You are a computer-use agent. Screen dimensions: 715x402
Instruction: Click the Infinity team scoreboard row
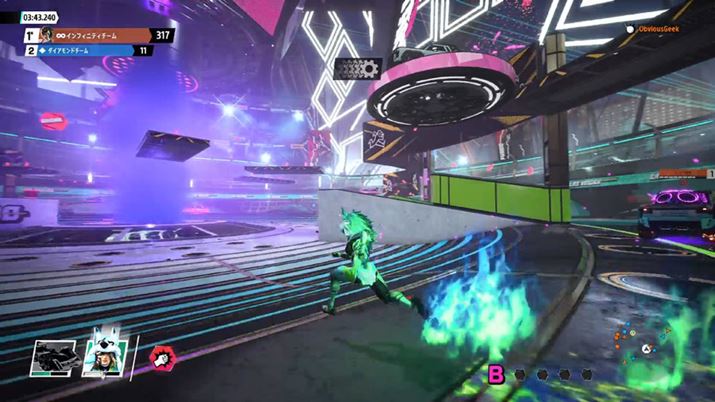coord(100,36)
